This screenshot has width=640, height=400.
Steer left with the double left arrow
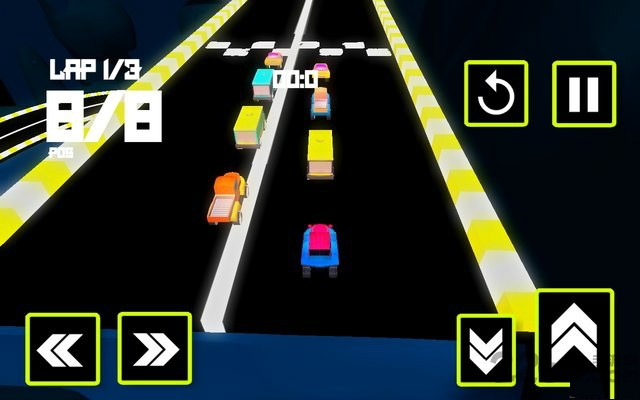click(62, 348)
